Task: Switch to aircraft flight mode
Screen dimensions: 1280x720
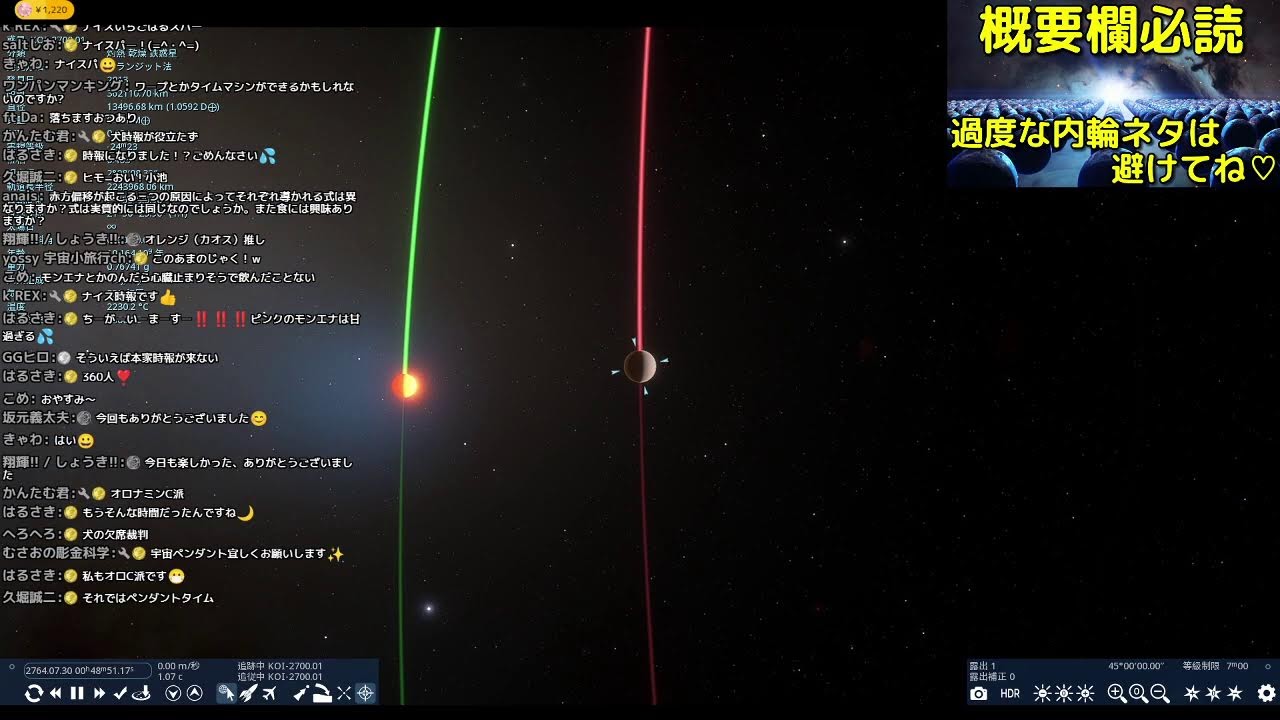Action: click(x=270, y=693)
